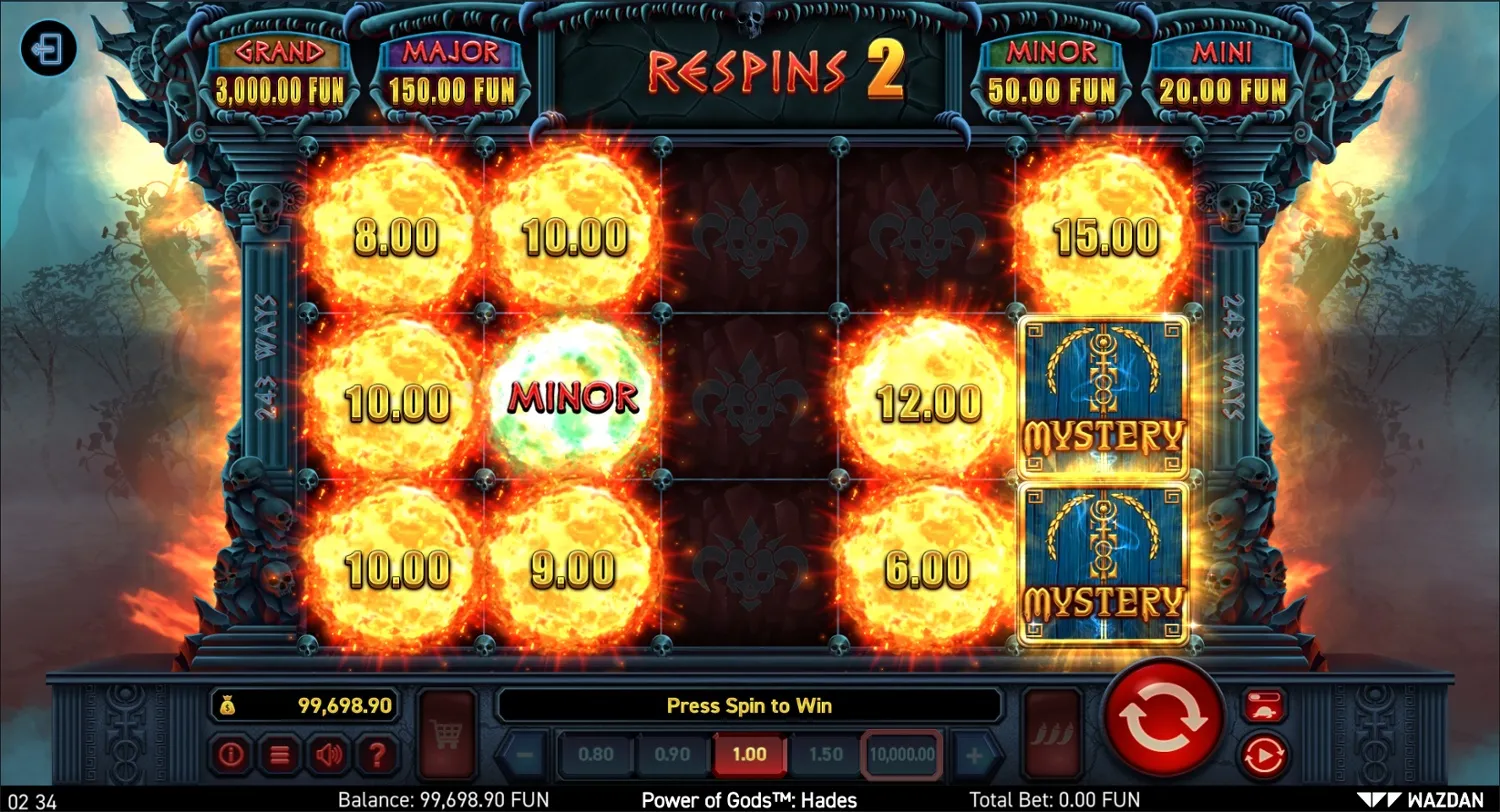Open the 10,000.00 max bet selector
1500x812 pixels.
(899, 753)
